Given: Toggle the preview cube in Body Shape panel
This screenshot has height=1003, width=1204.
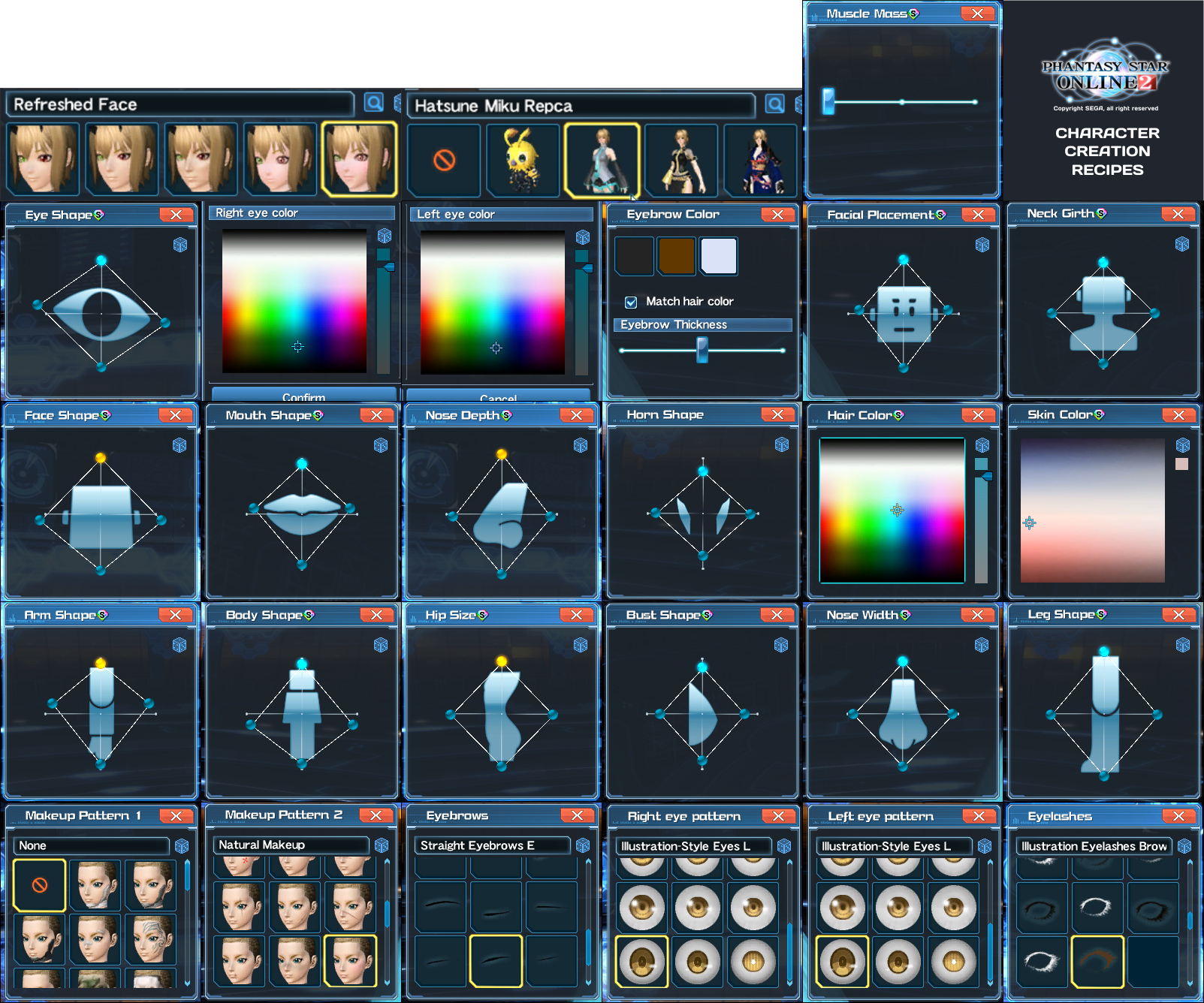Looking at the screenshot, I should click(x=381, y=643).
